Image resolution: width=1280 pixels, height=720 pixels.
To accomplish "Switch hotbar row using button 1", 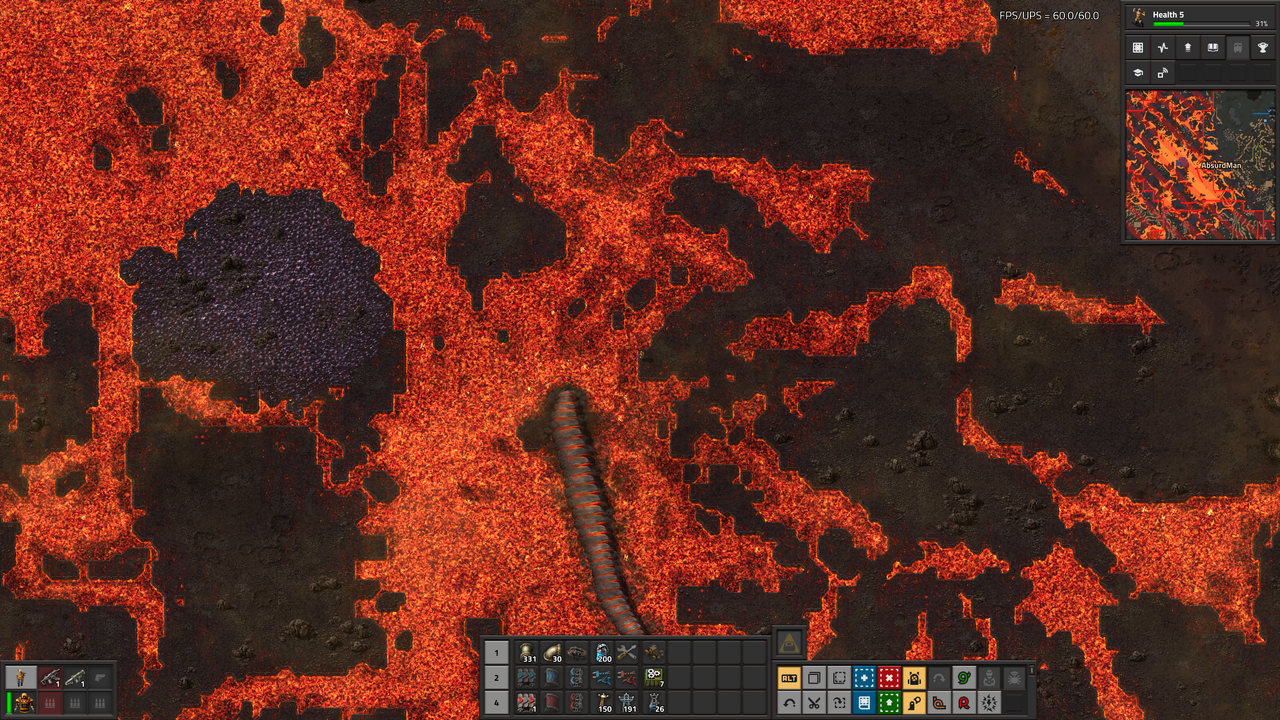I will 497,653.
